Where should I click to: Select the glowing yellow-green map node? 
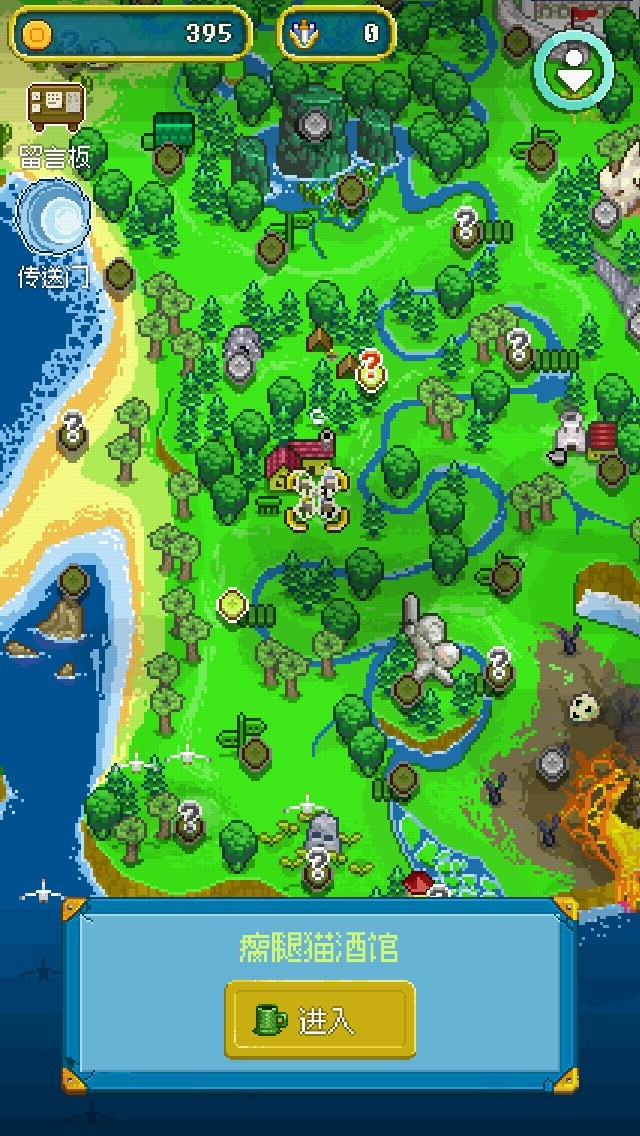pos(232,603)
